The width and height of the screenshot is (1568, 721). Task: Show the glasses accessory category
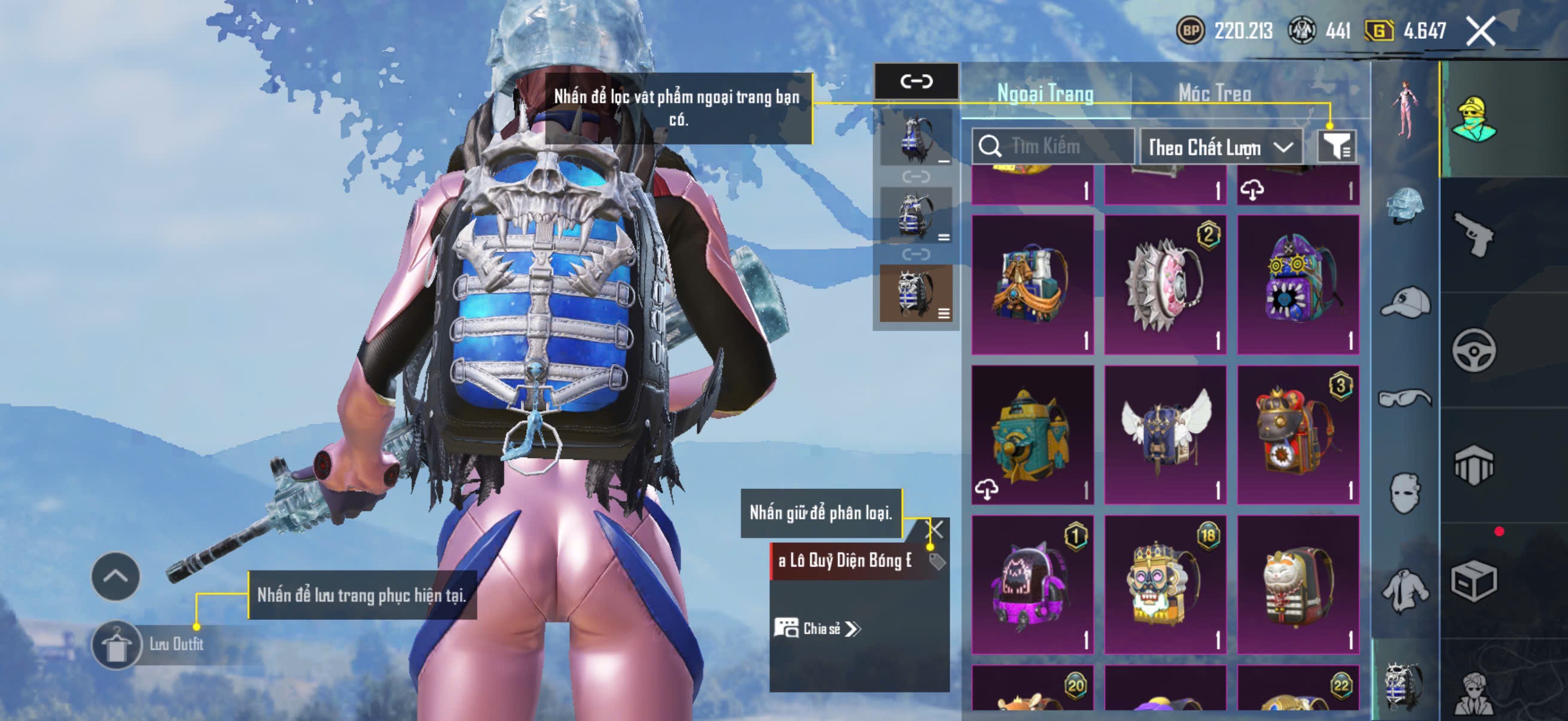(x=1405, y=399)
